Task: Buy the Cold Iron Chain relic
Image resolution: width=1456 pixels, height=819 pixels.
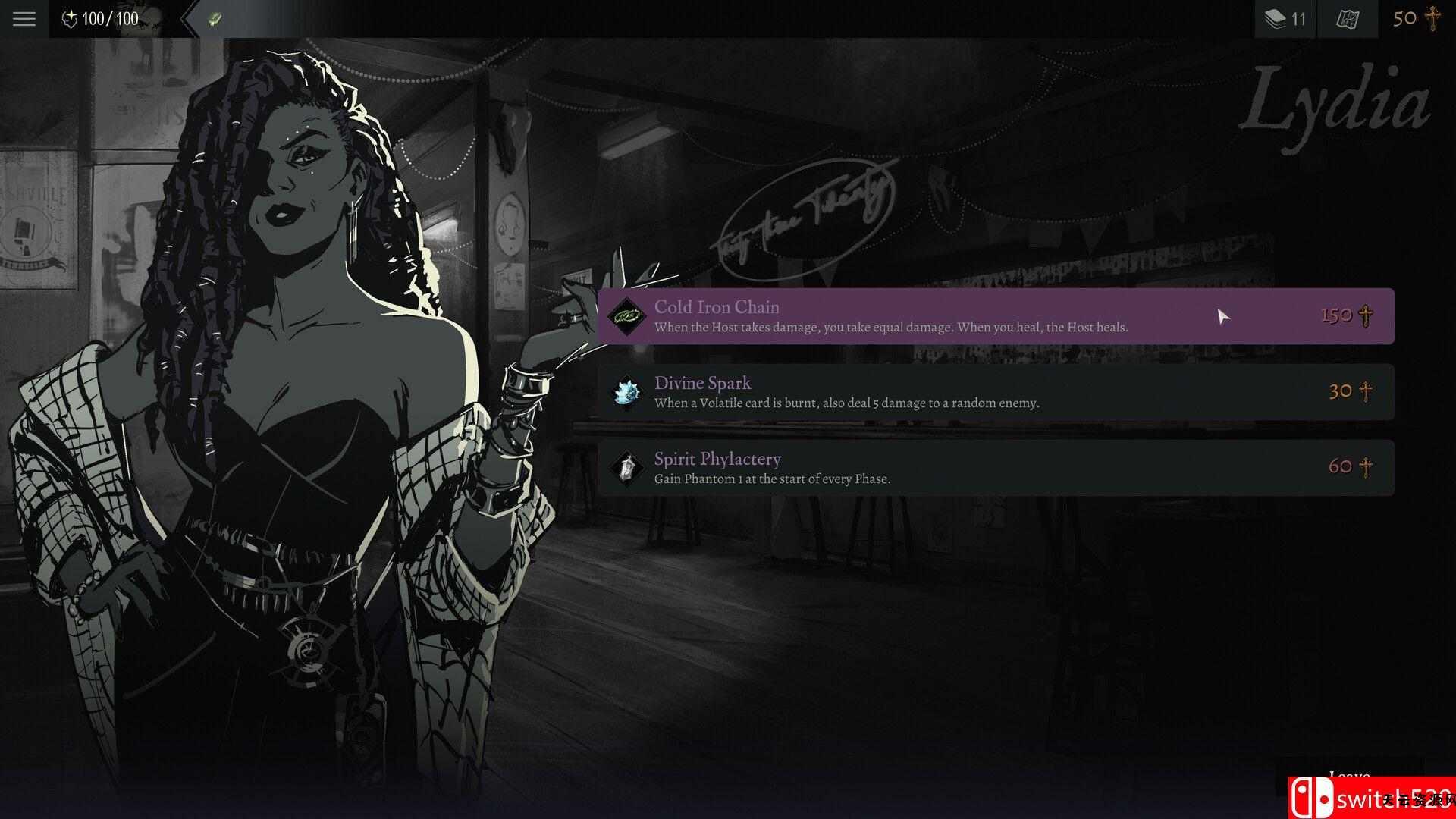Action: (x=995, y=316)
